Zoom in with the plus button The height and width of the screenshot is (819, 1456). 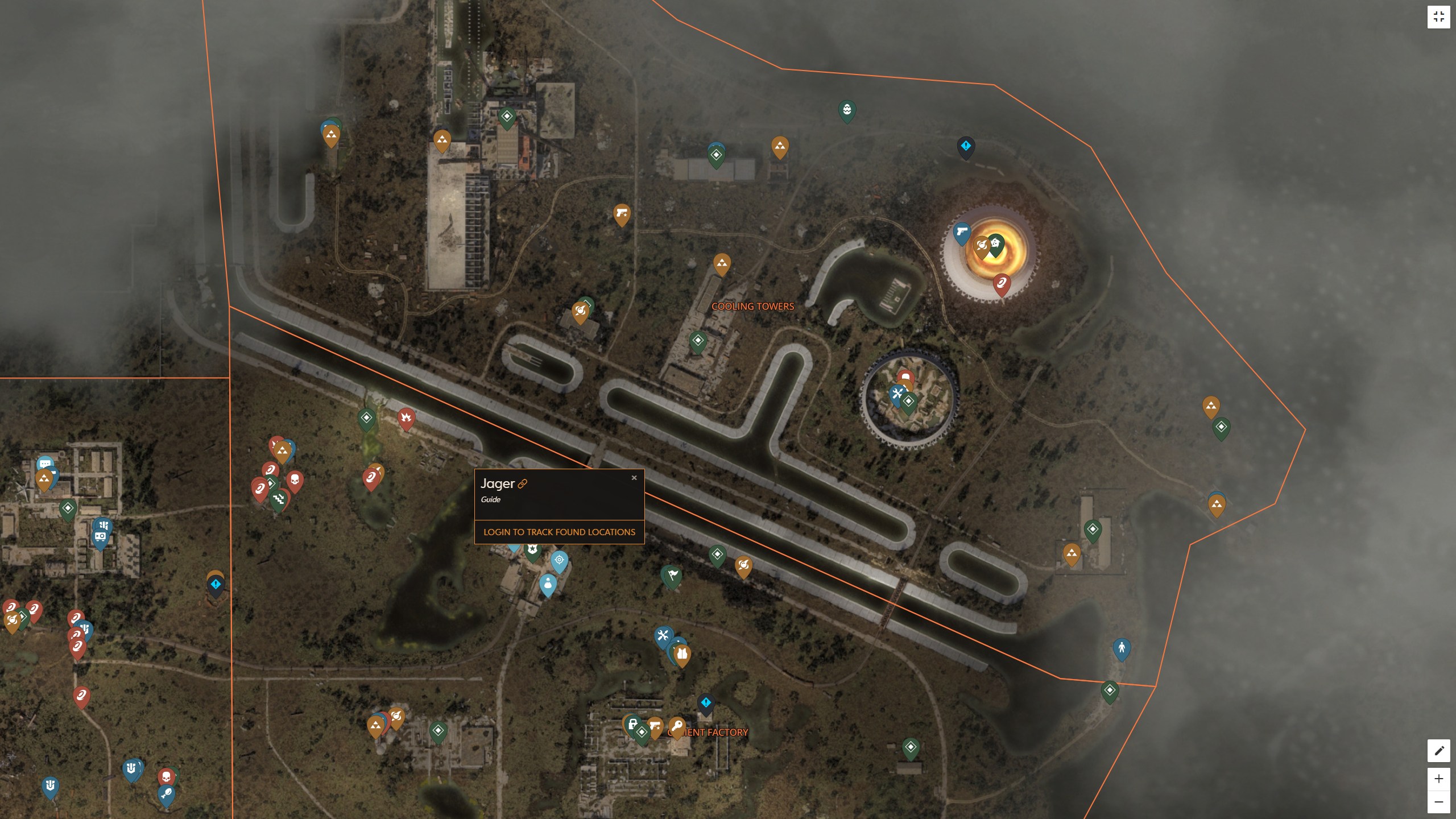1440,778
